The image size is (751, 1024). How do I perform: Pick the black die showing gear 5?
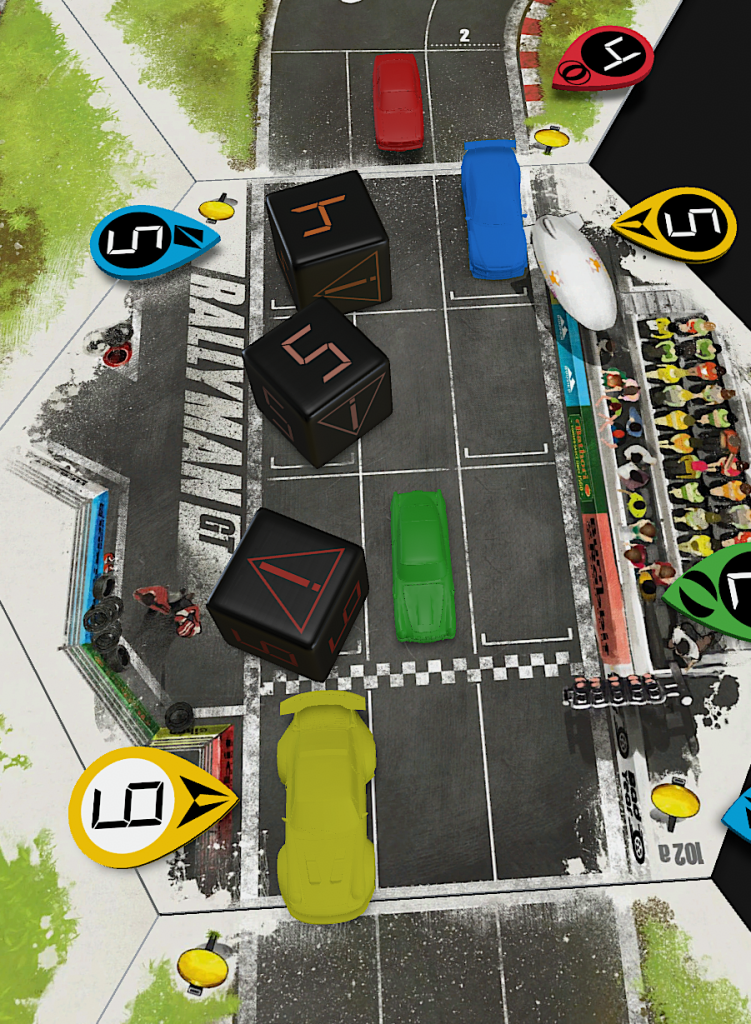point(317,380)
